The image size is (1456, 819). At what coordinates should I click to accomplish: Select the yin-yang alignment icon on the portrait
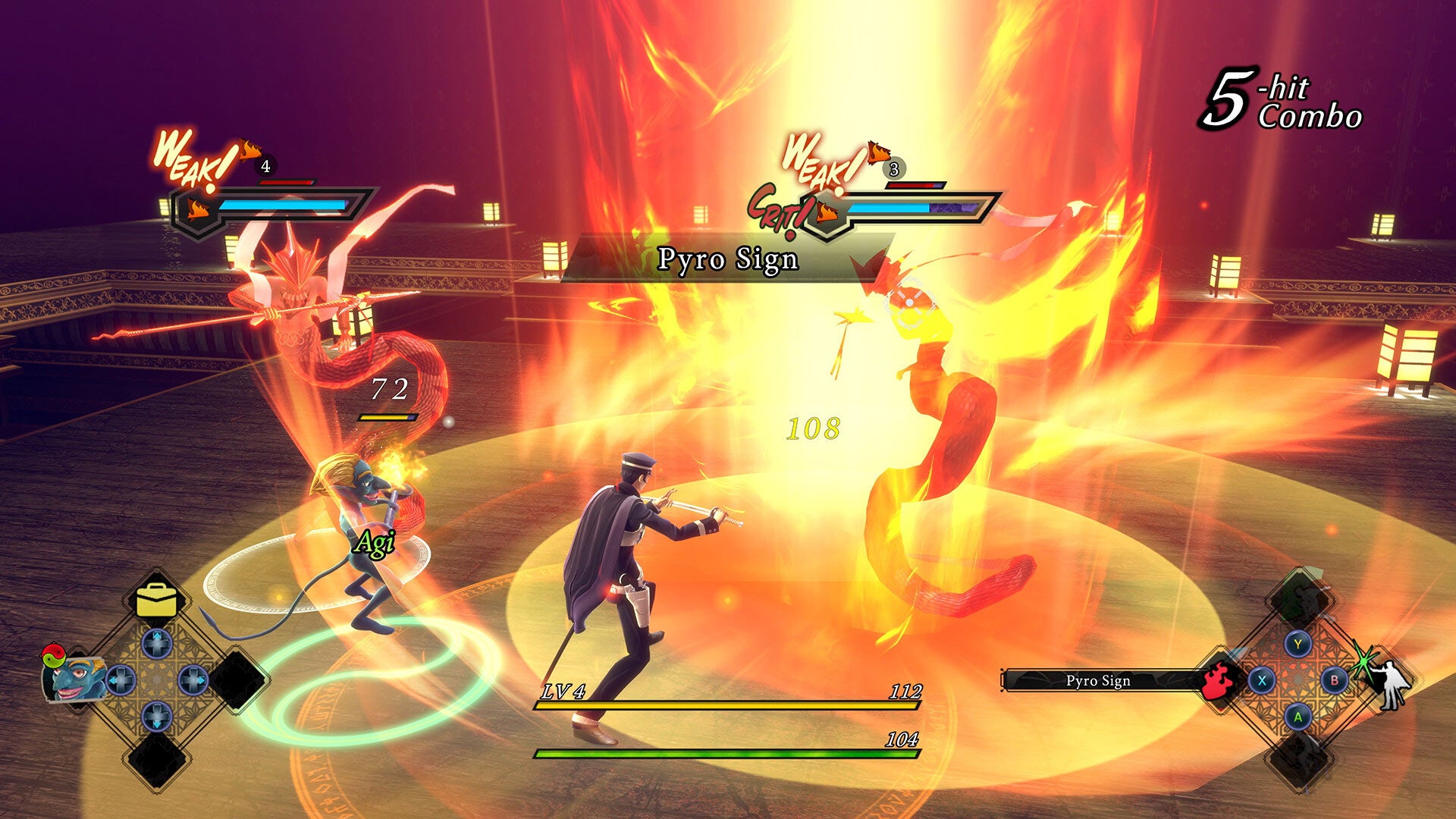[x=55, y=655]
